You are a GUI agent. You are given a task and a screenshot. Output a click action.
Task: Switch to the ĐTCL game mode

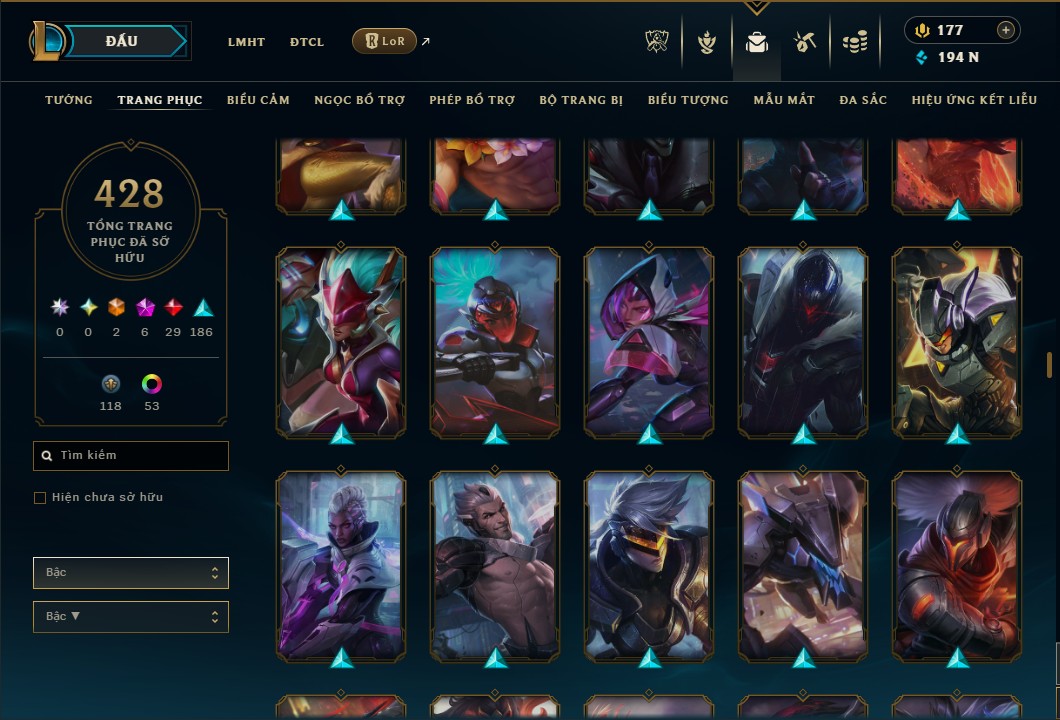coord(307,42)
